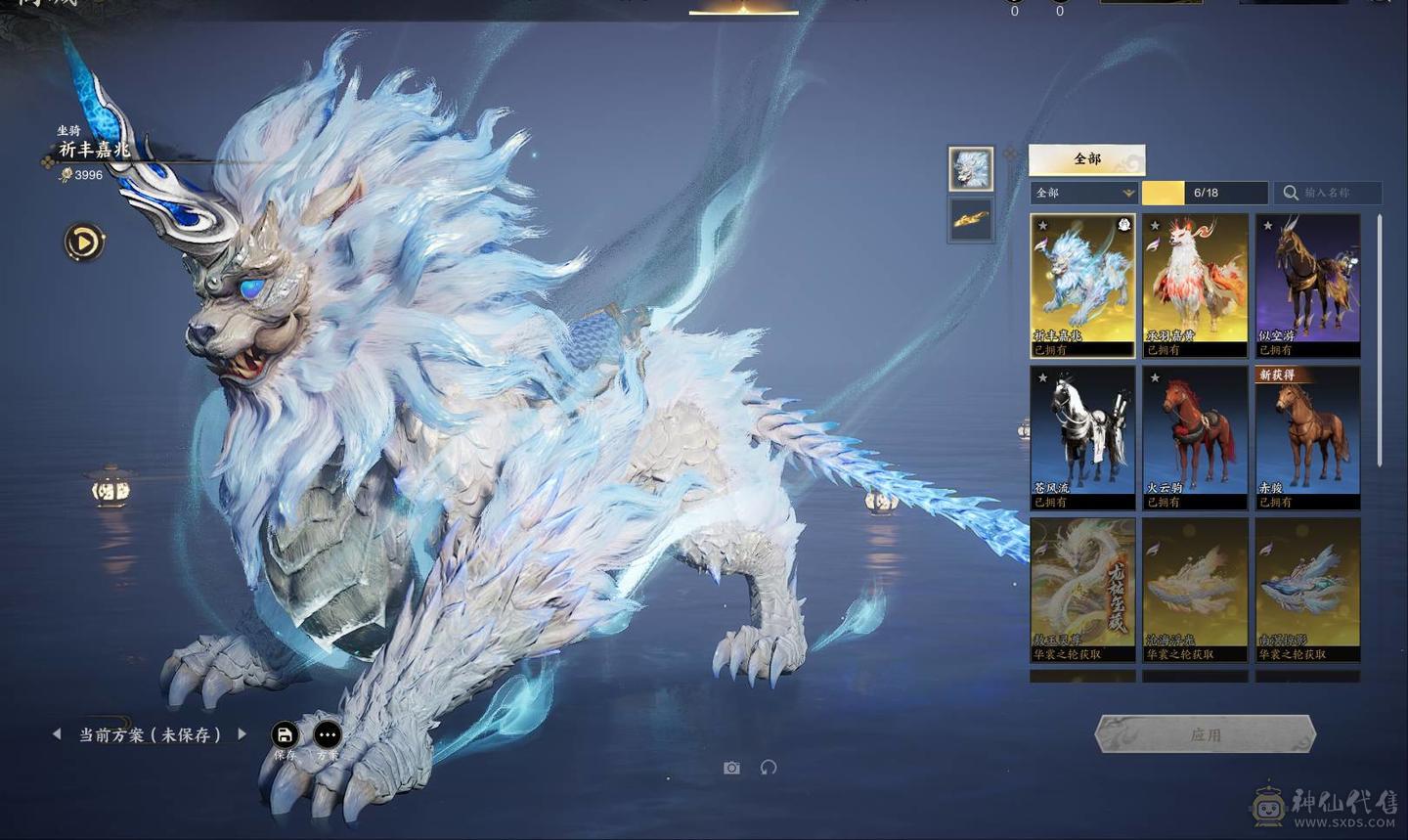Click the 应用 apply button
This screenshot has width=1408, height=840.
click(1205, 734)
